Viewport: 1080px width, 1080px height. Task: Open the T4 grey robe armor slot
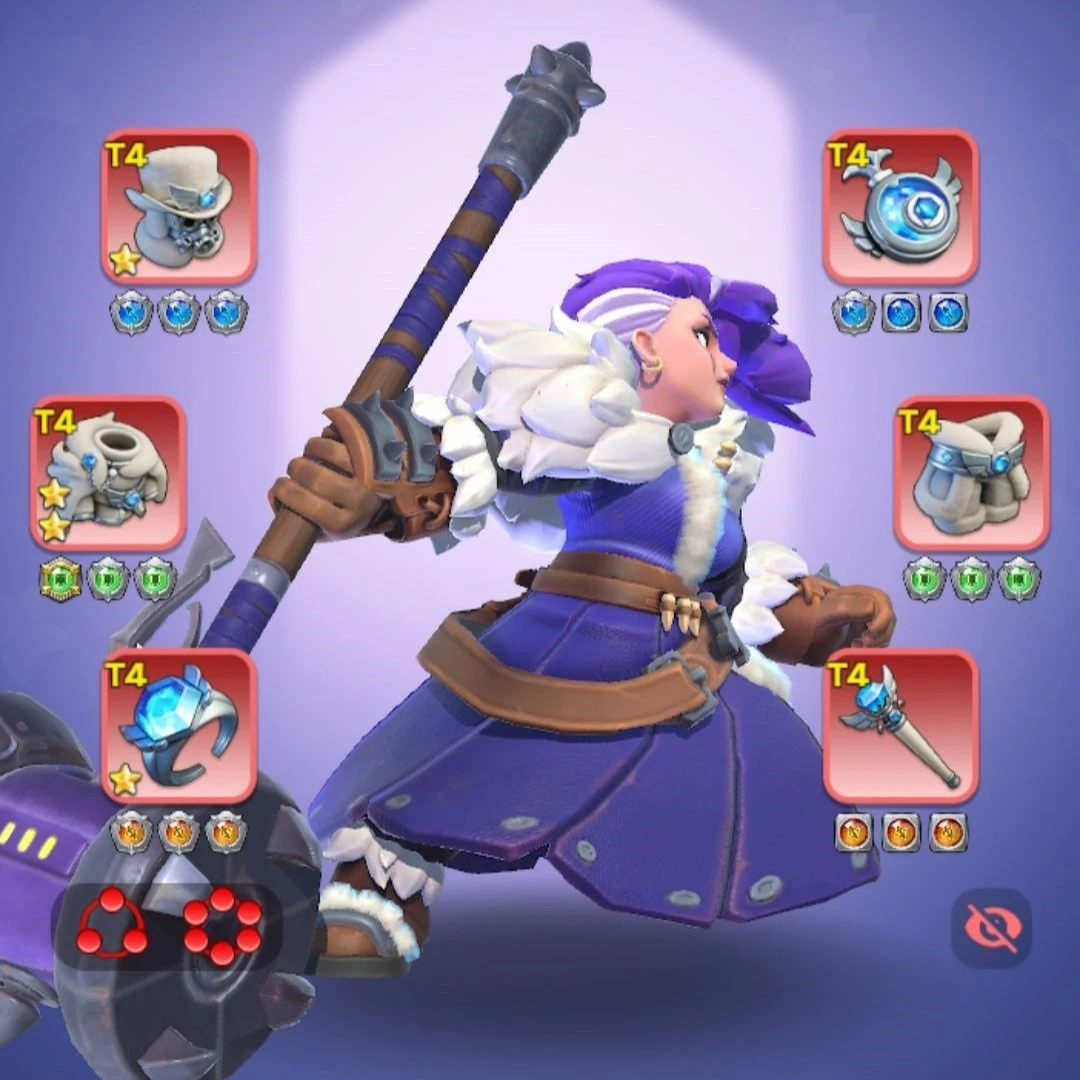108,473
